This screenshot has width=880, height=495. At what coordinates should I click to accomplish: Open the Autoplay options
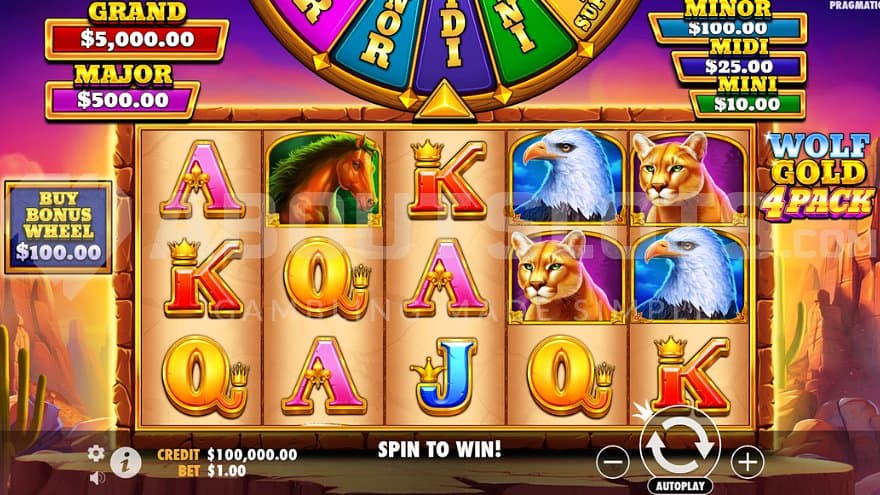[x=680, y=485]
